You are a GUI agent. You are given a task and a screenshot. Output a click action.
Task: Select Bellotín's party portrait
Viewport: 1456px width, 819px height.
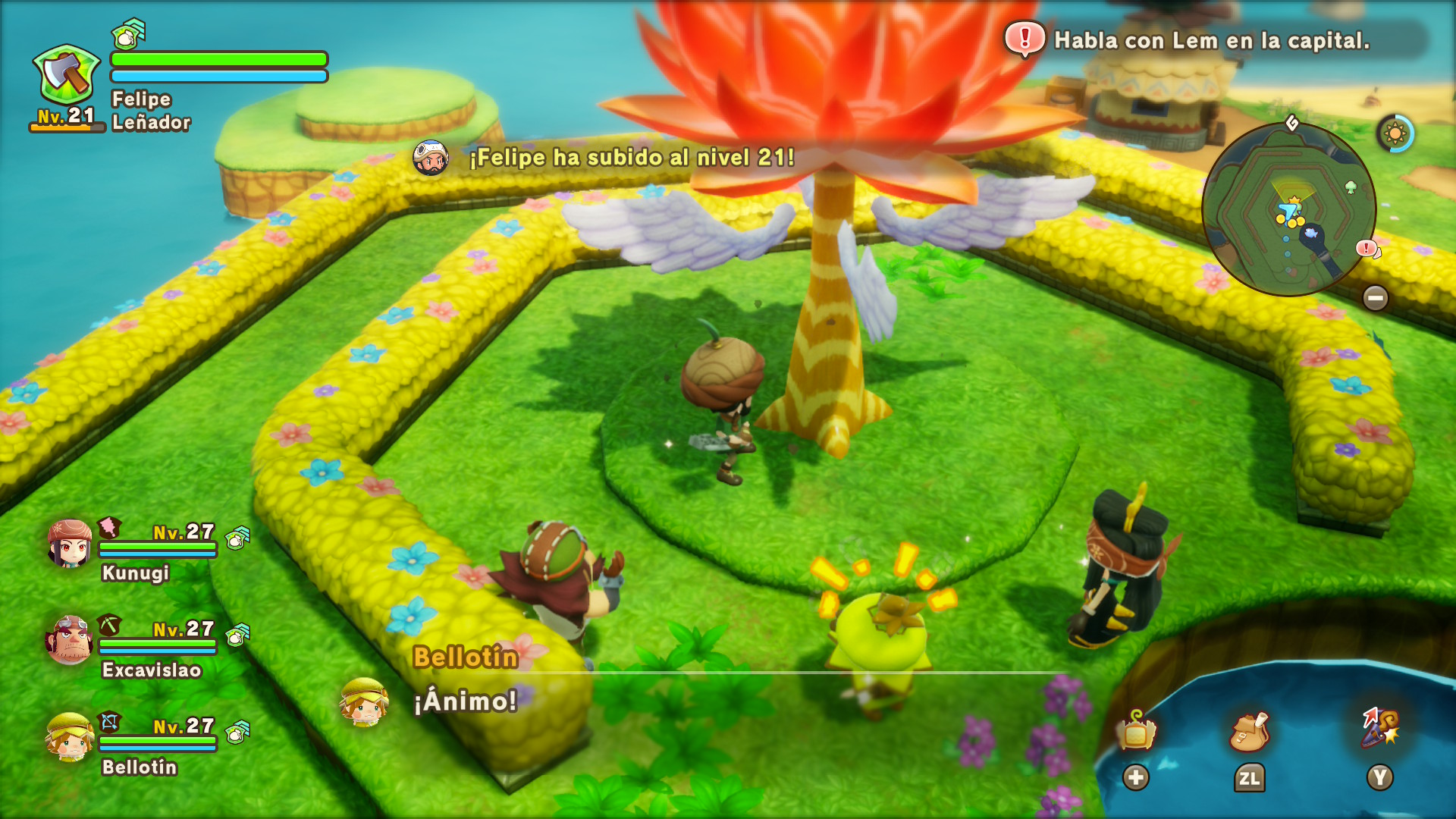coord(70,736)
